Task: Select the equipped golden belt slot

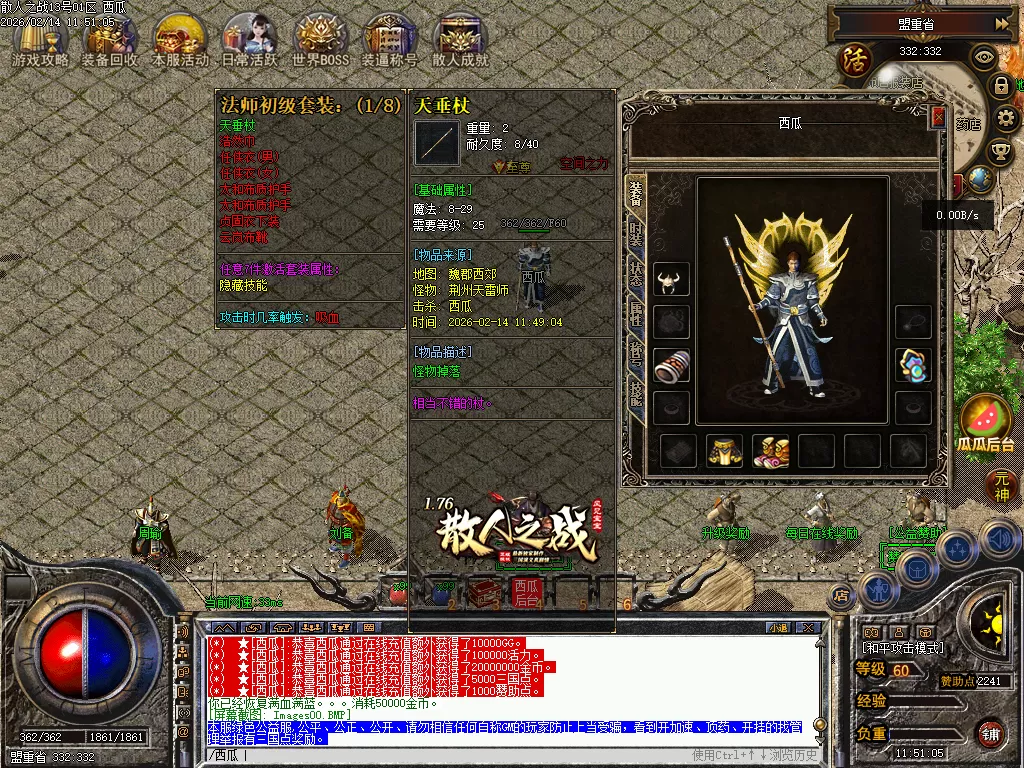Action: click(x=724, y=451)
